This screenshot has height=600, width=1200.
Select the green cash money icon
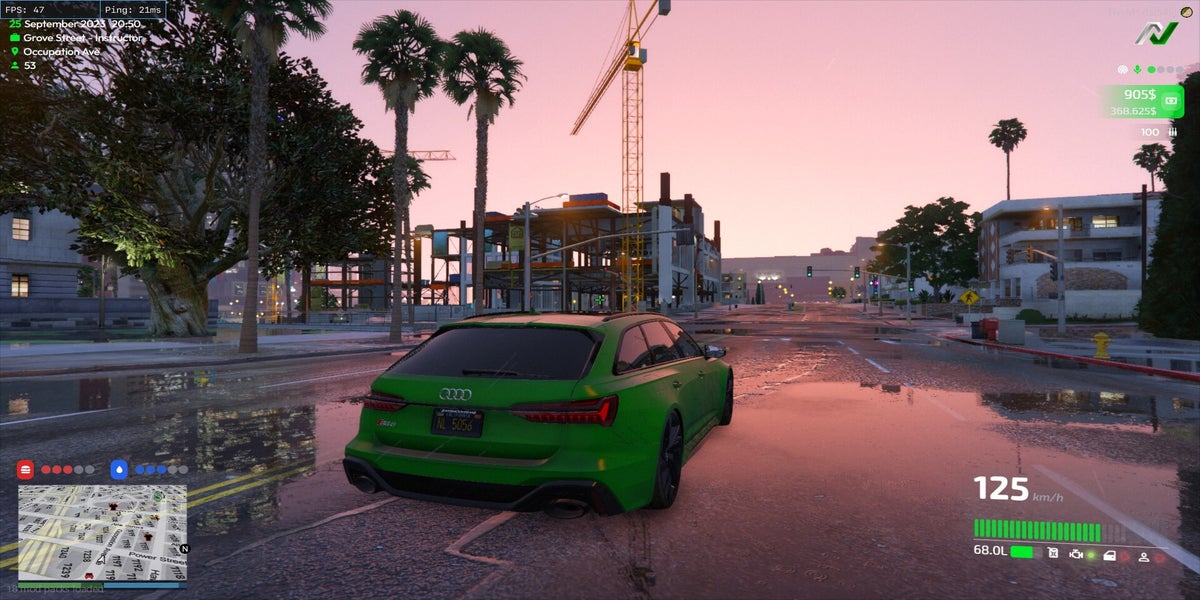tap(1169, 100)
